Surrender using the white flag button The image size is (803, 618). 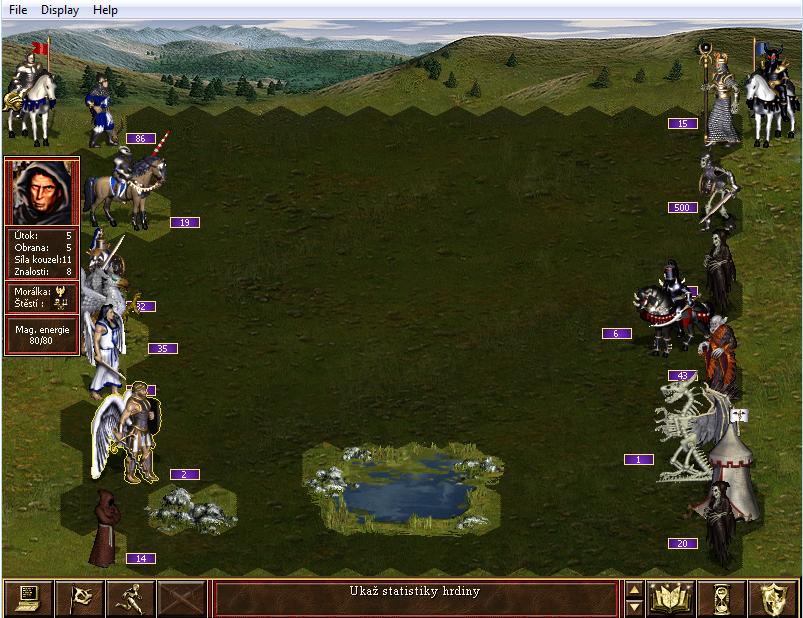point(80,598)
